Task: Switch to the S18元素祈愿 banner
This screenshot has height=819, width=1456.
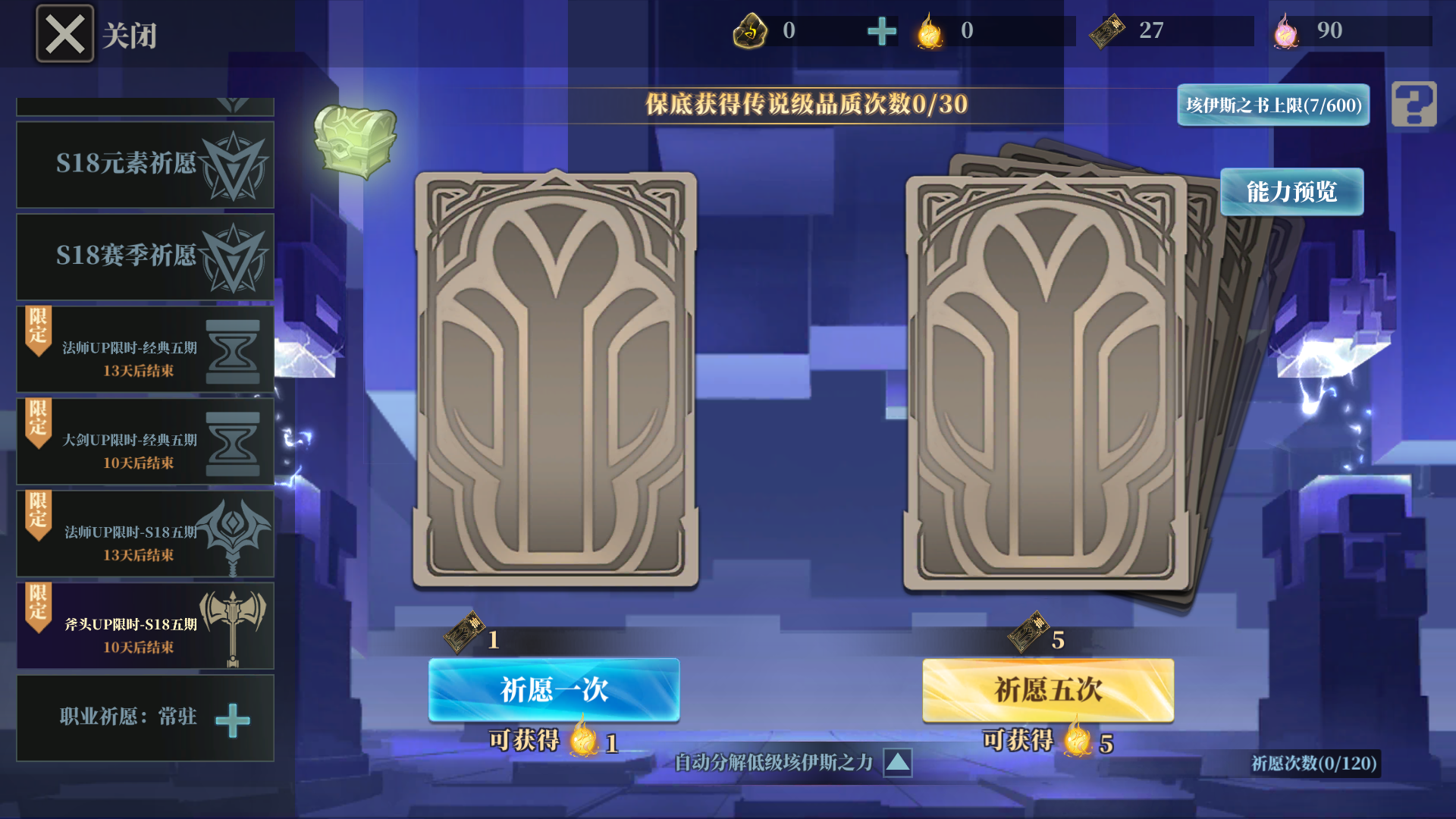Action: (x=144, y=165)
